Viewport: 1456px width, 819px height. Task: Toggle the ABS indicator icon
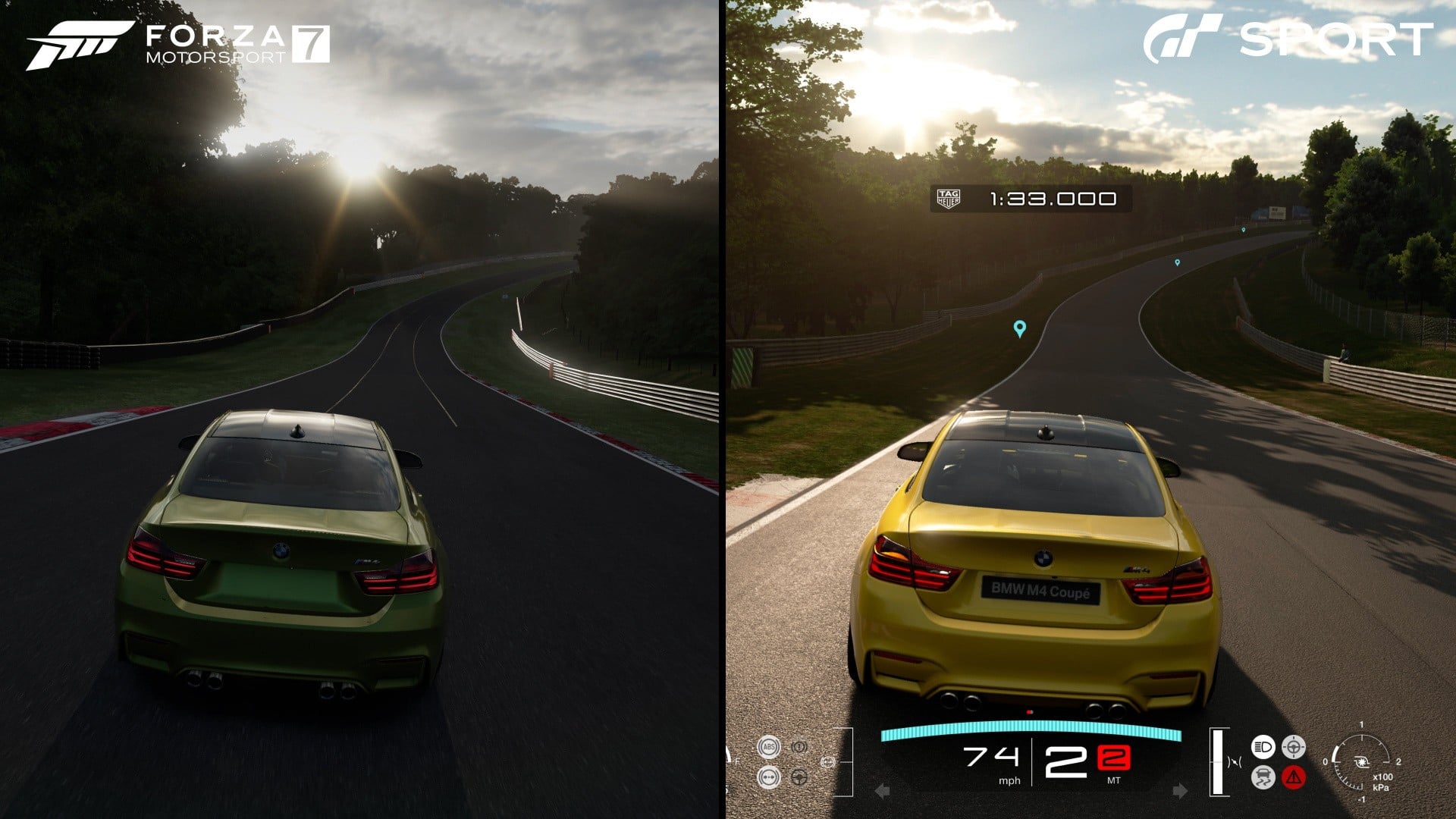pos(768,747)
